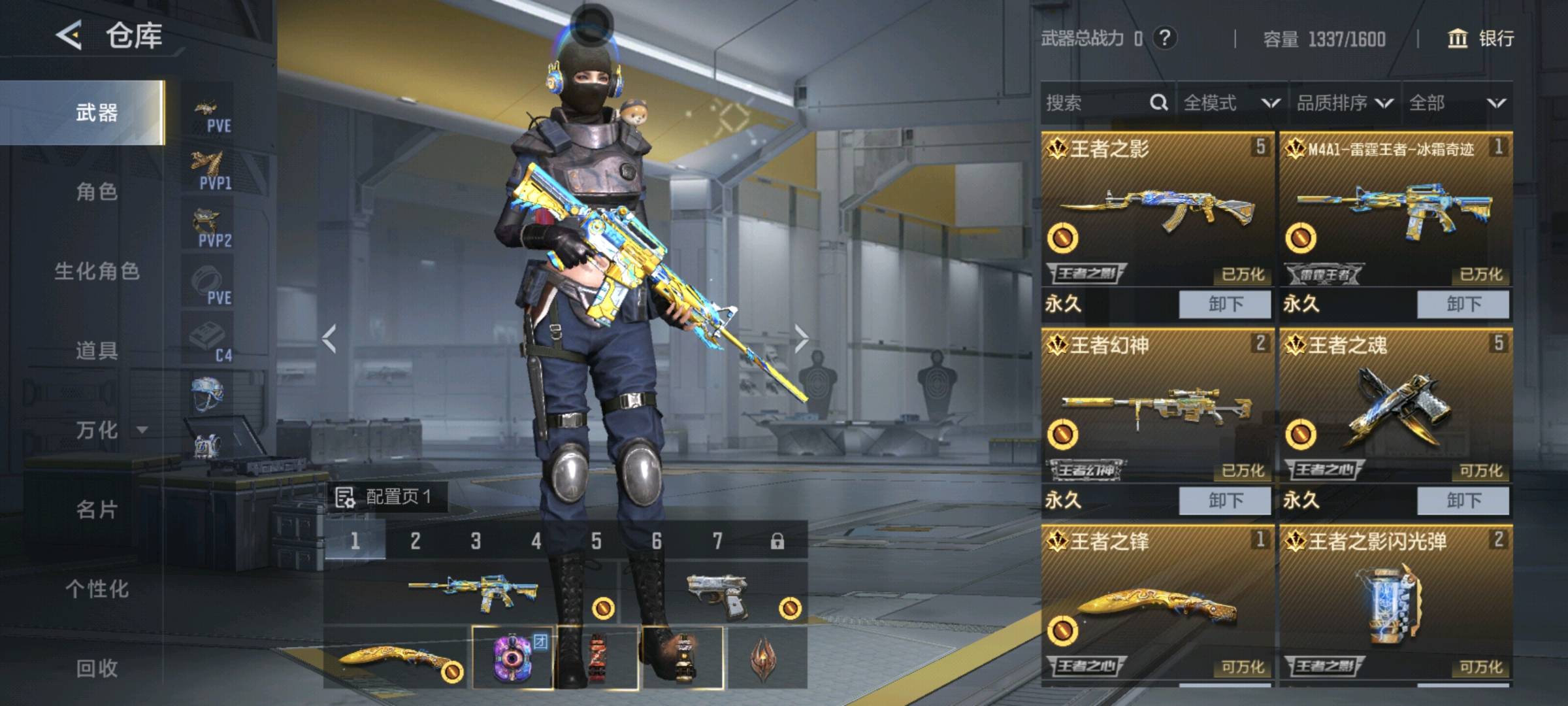The height and width of the screenshot is (706, 1568).
Task: Switch to the 角色 category tab
Action: [97, 192]
